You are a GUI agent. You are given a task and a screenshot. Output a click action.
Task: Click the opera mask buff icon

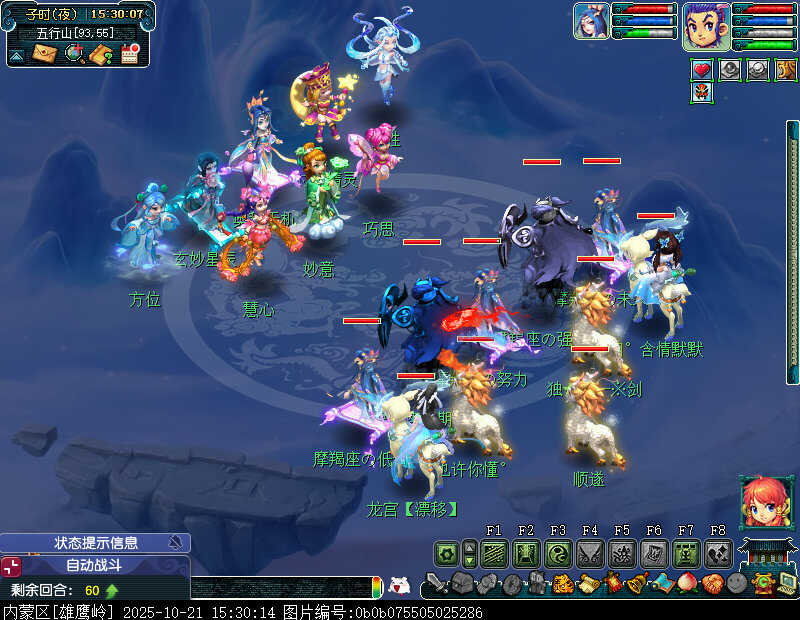702,94
